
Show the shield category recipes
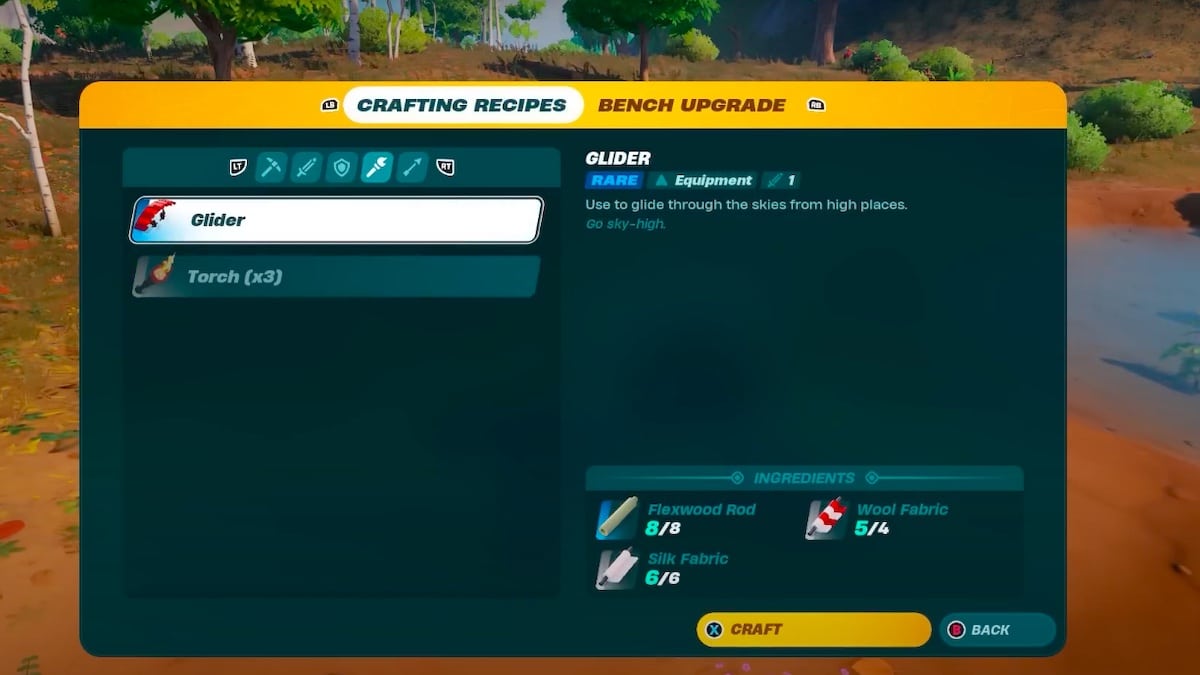pos(341,168)
